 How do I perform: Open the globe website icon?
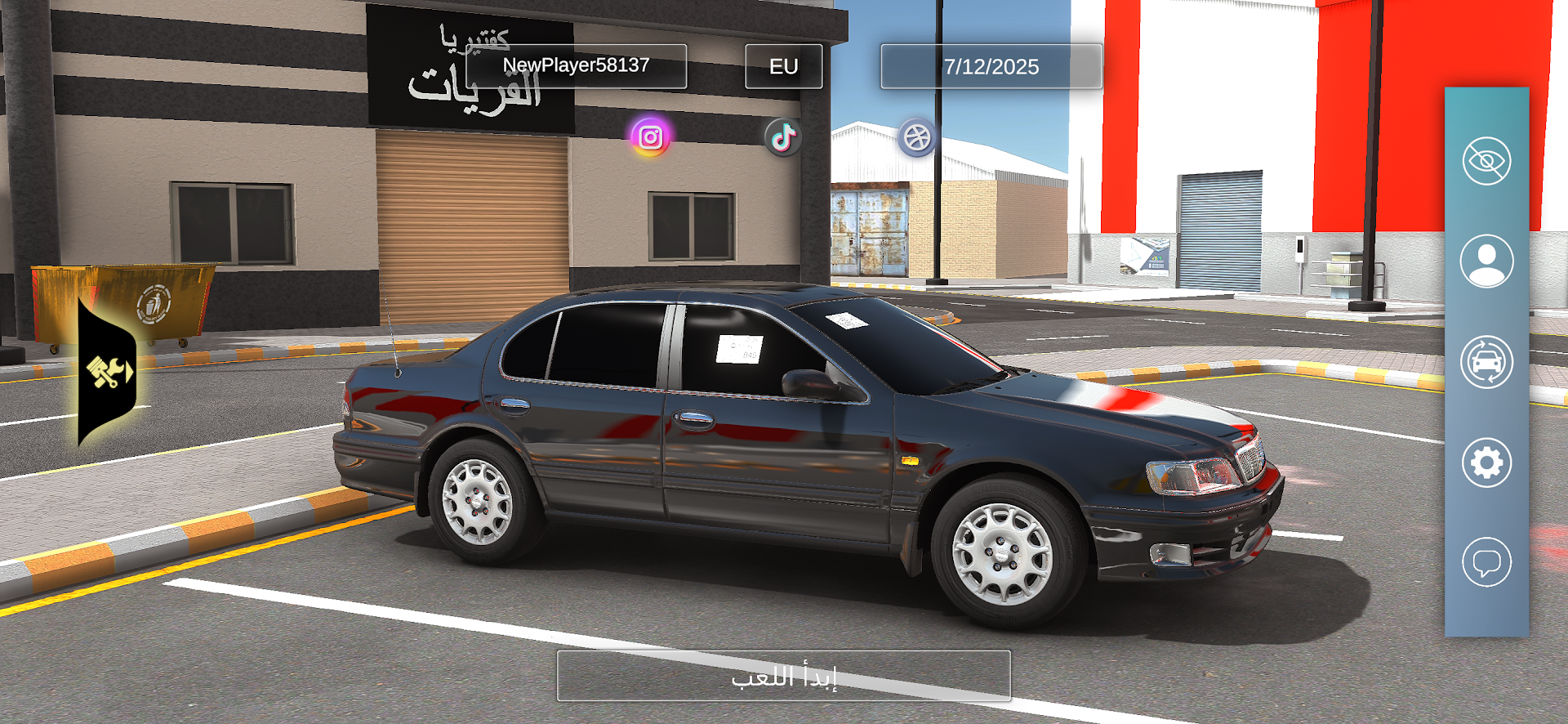pos(917,137)
